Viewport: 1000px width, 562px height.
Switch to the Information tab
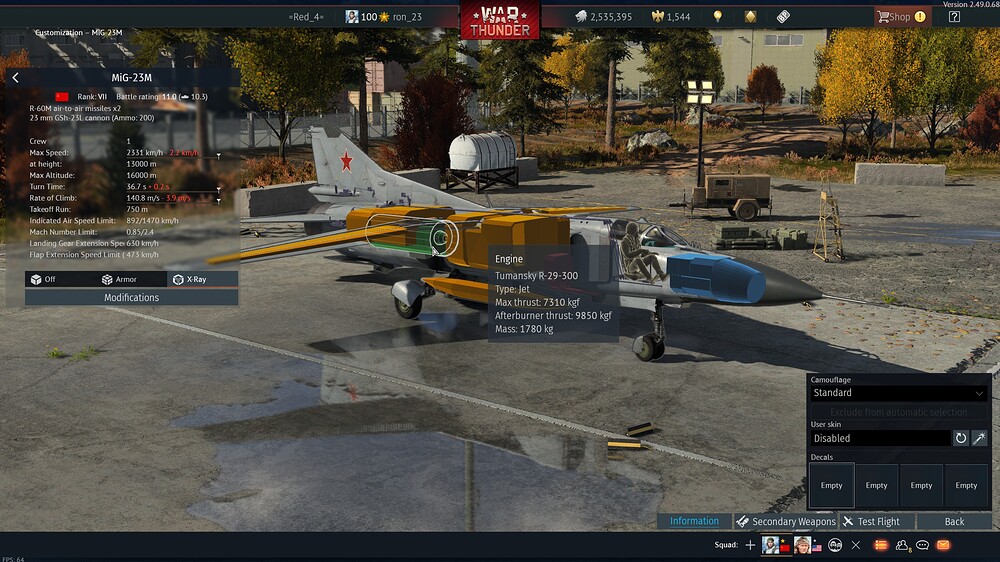point(694,521)
